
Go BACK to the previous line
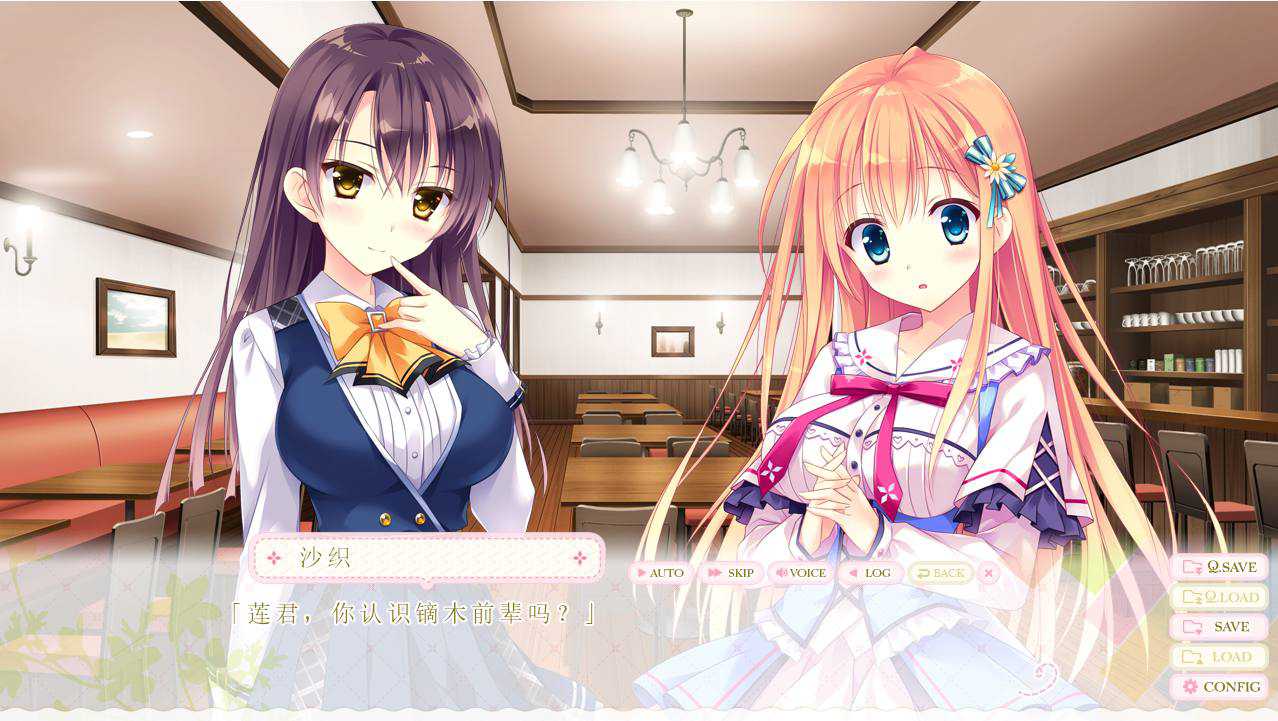(939, 573)
